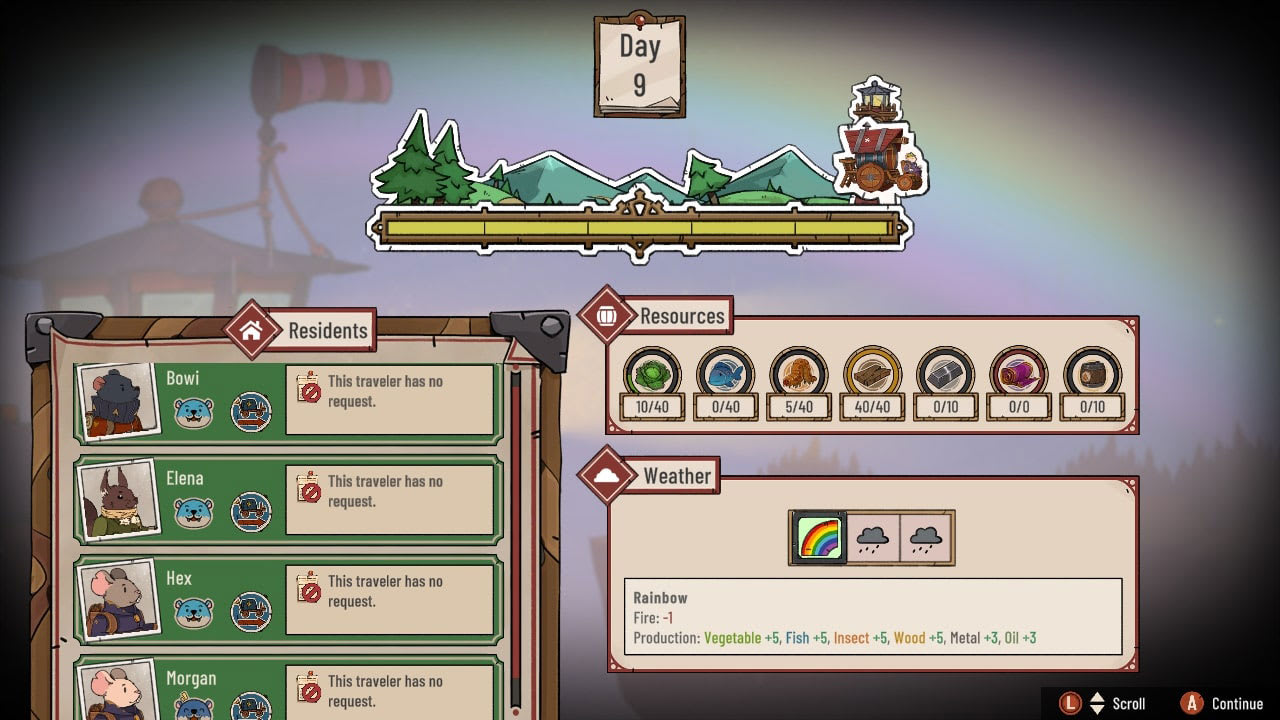This screenshot has width=1280, height=720.
Task: Select the Rainbow weather forecast icon
Action: click(x=820, y=538)
